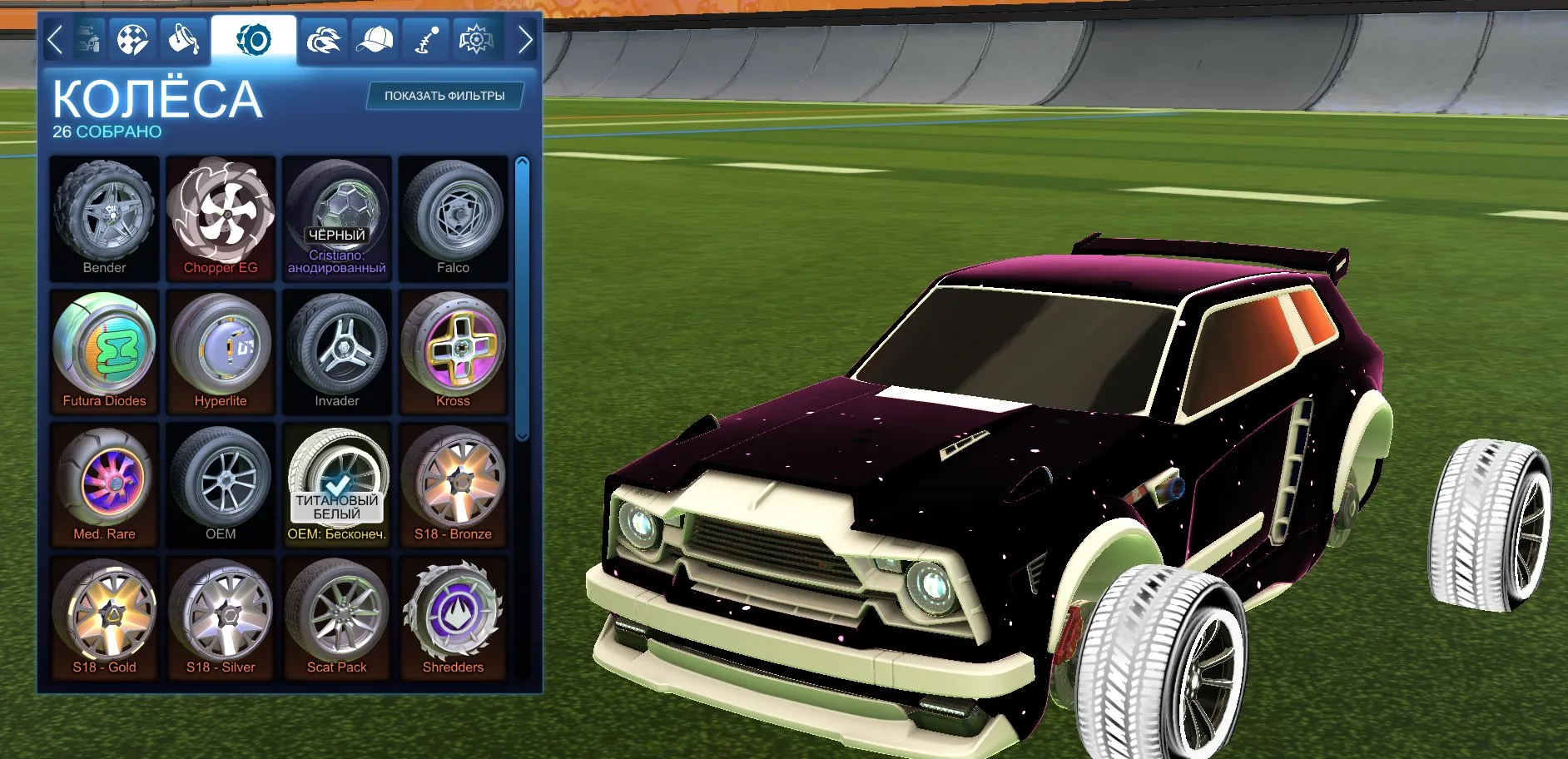This screenshot has height=759, width=1568.
Task: Select the Toppers cap icon
Action: coord(377,37)
